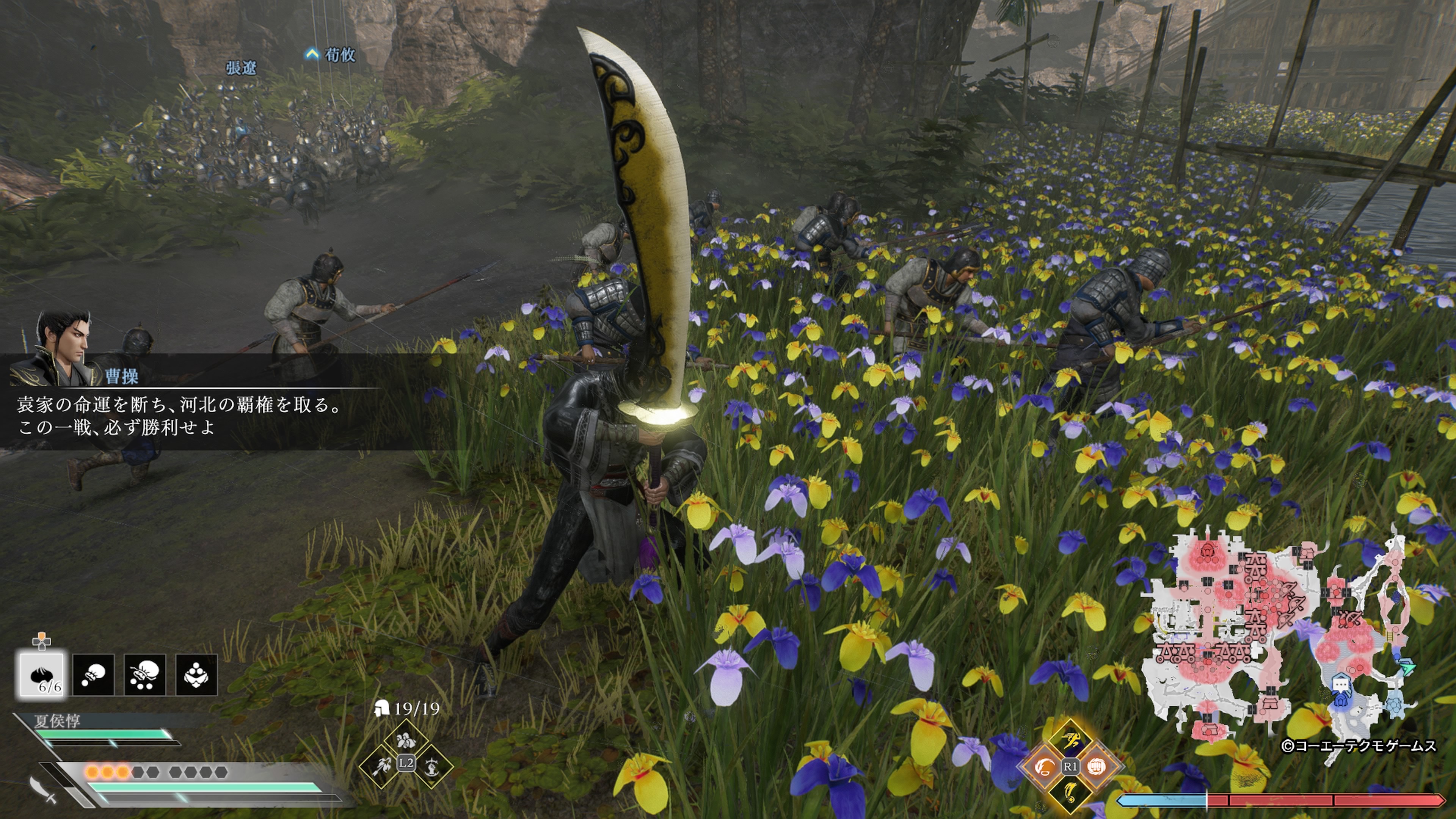The image size is (1456, 819).
Task: Pick the stacked-orbs dish item slot
Action: tap(196, 674)
